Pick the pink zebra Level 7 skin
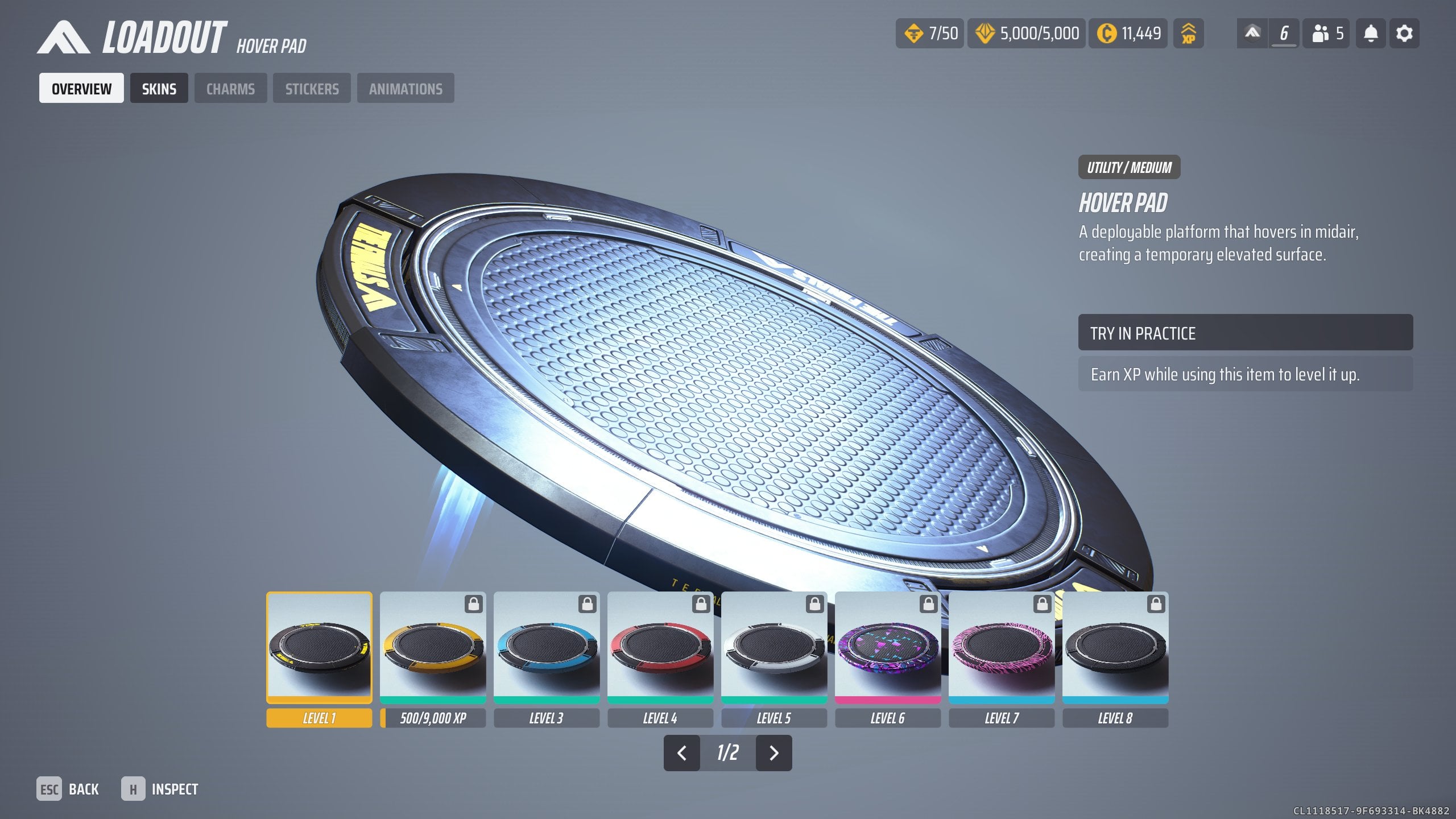Screen dimensions: 1456x819 click(x=1002, y=648)
